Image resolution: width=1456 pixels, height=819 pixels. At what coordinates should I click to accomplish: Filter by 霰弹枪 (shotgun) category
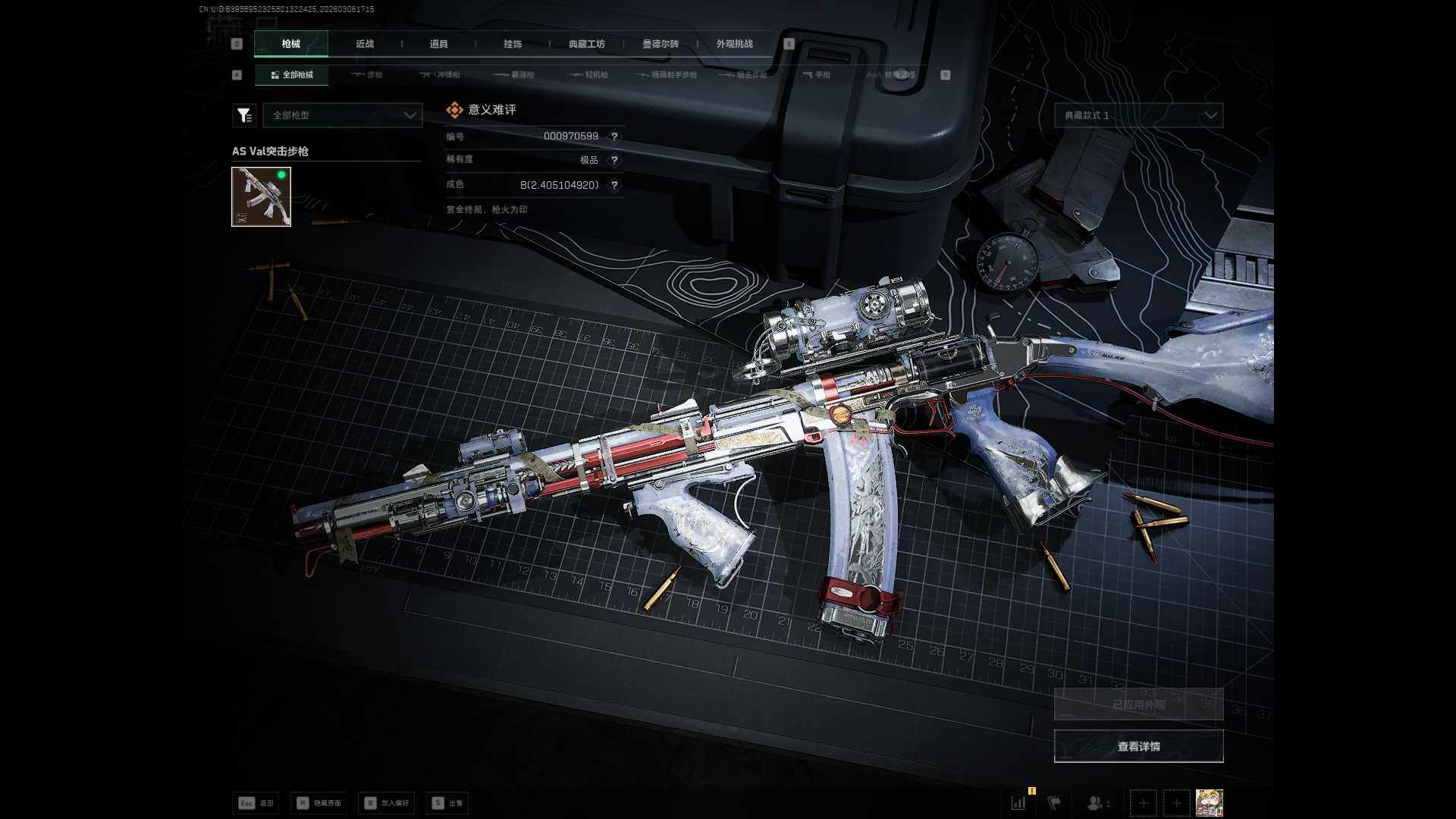[514, 75]
